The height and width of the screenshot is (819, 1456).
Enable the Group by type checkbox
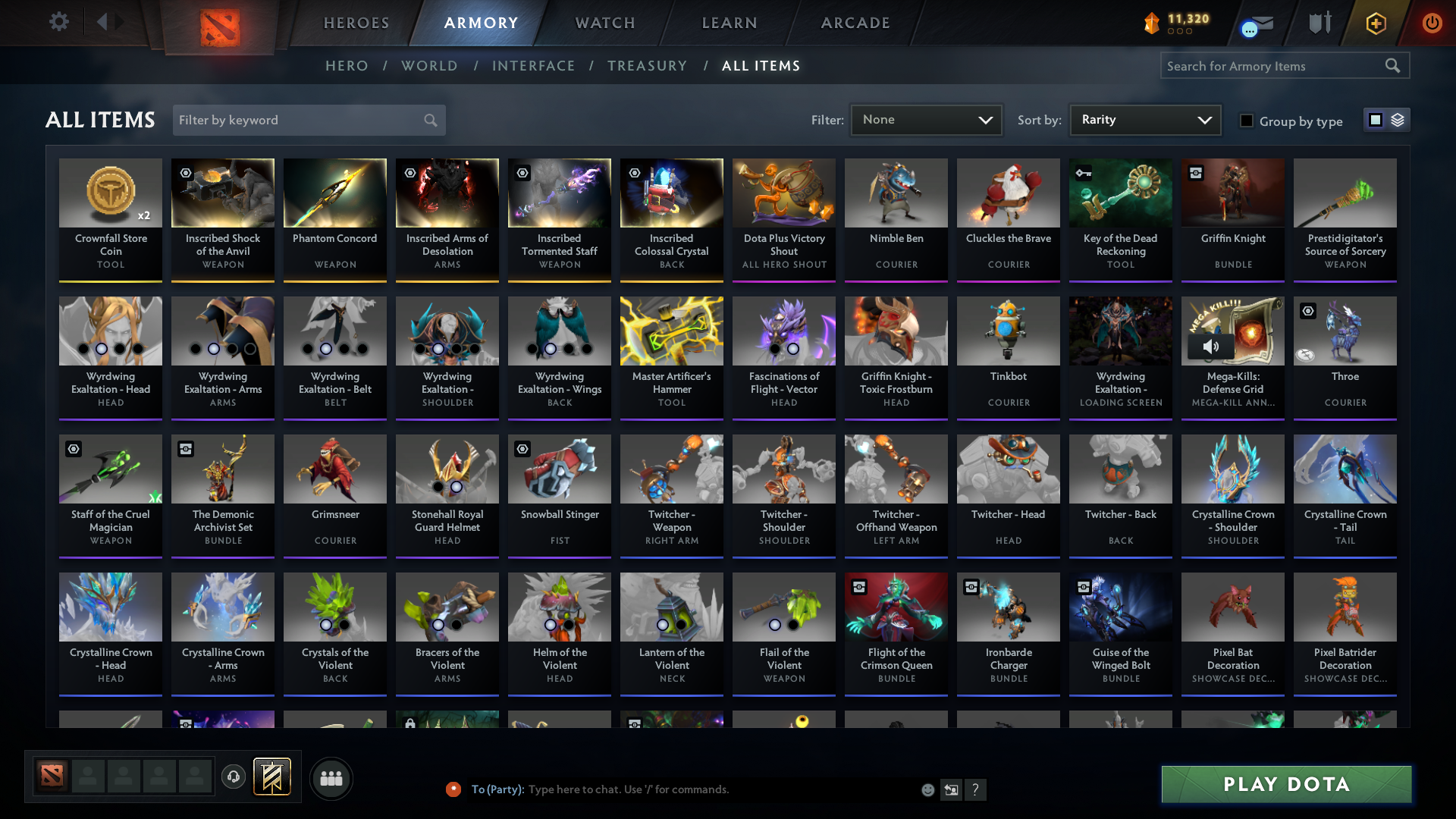tap(1247, 121)
